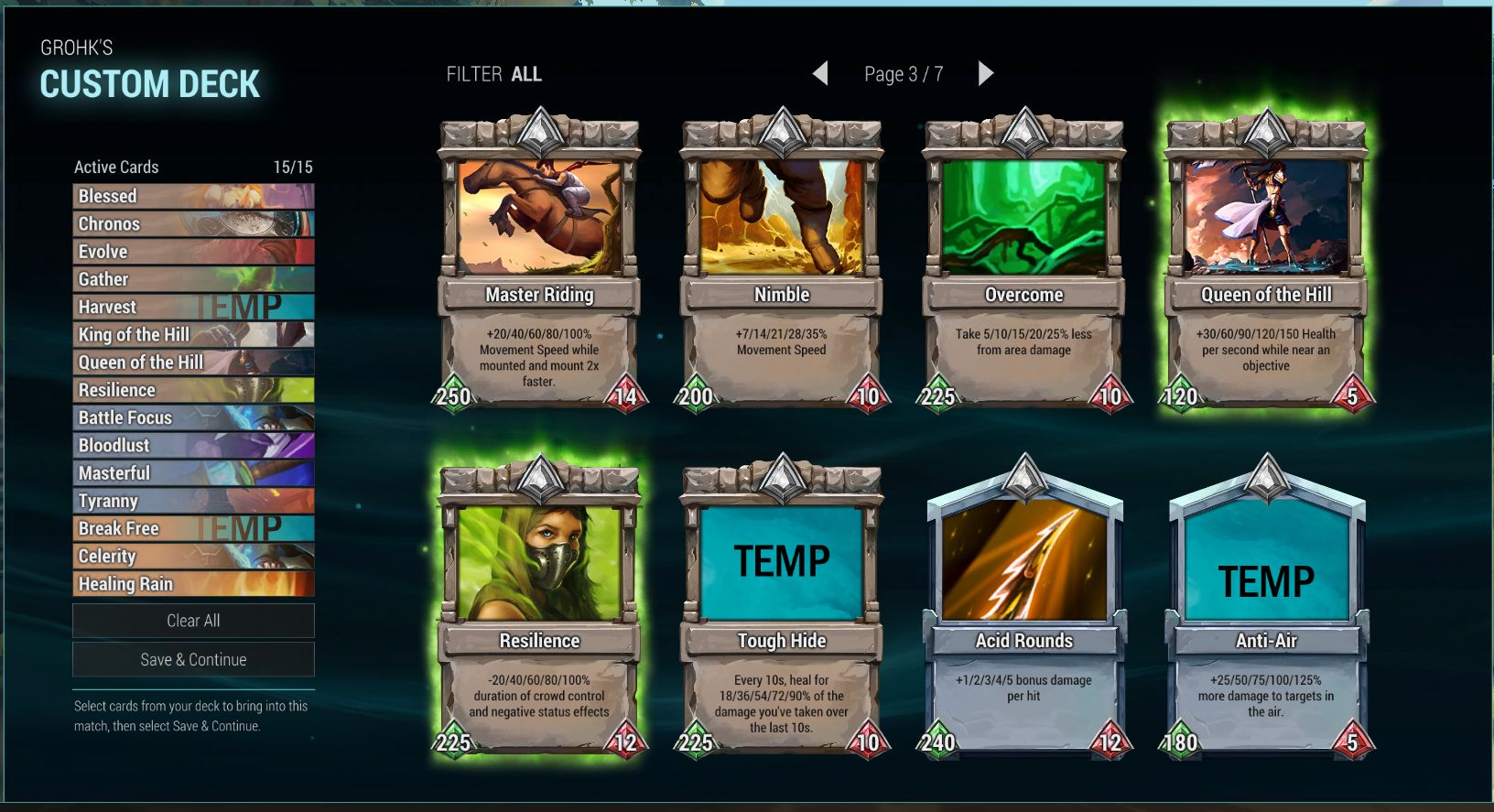Pick the Acid Rounds card
1494x812 pixels.
[x=1023, y=609]
